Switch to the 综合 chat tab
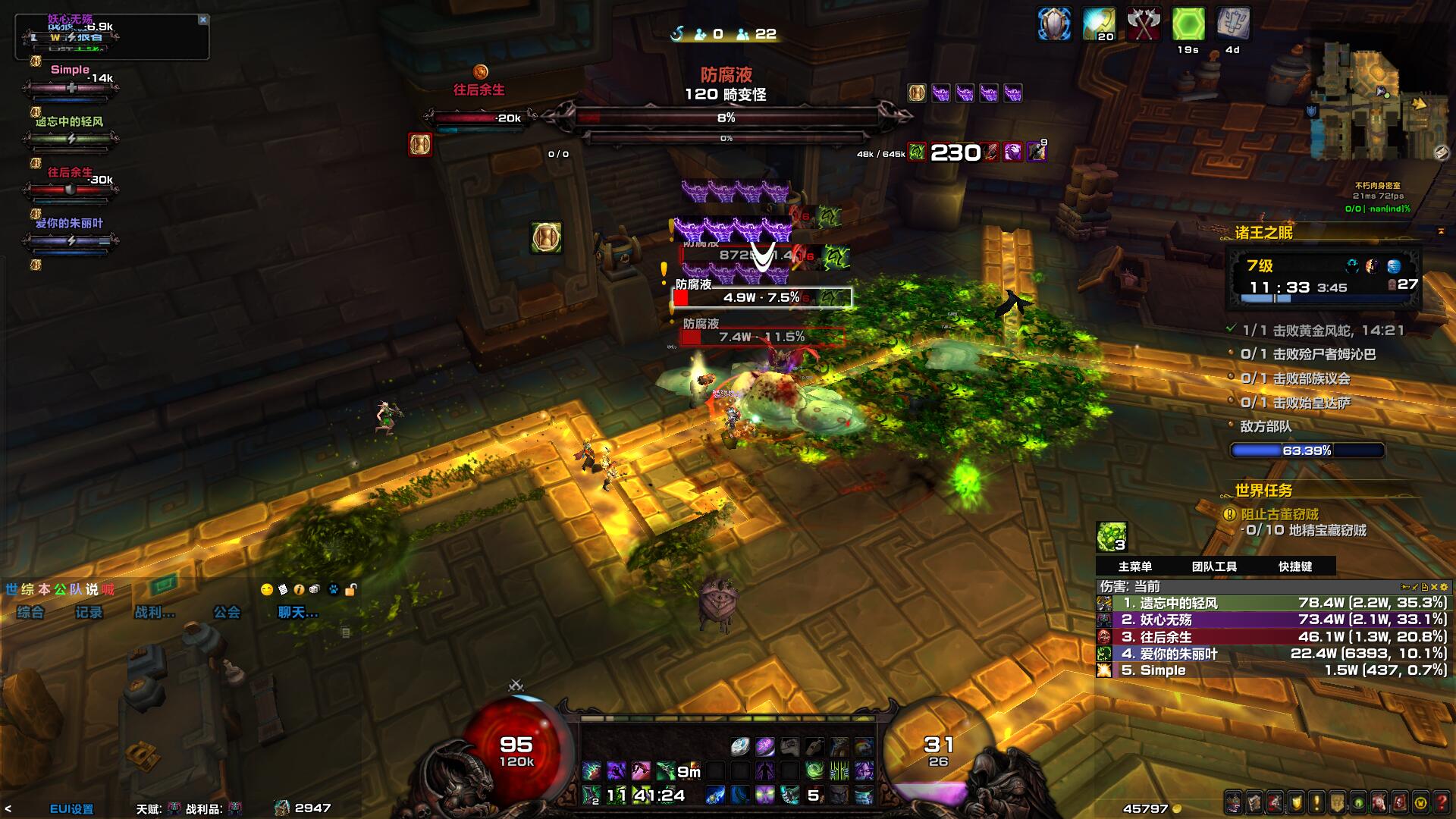Viewport: 1456px width, 819px height. 30,612
